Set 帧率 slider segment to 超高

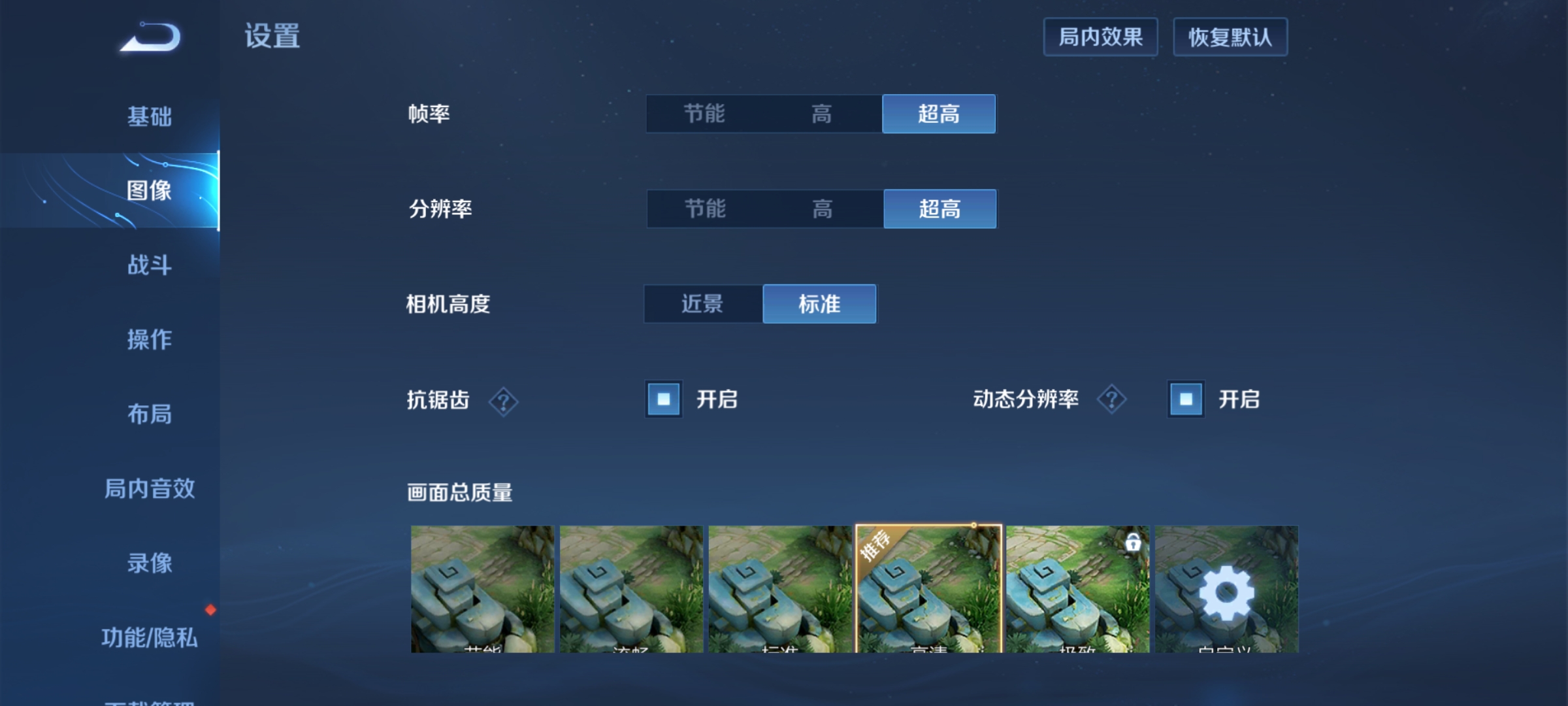(939, 114)
